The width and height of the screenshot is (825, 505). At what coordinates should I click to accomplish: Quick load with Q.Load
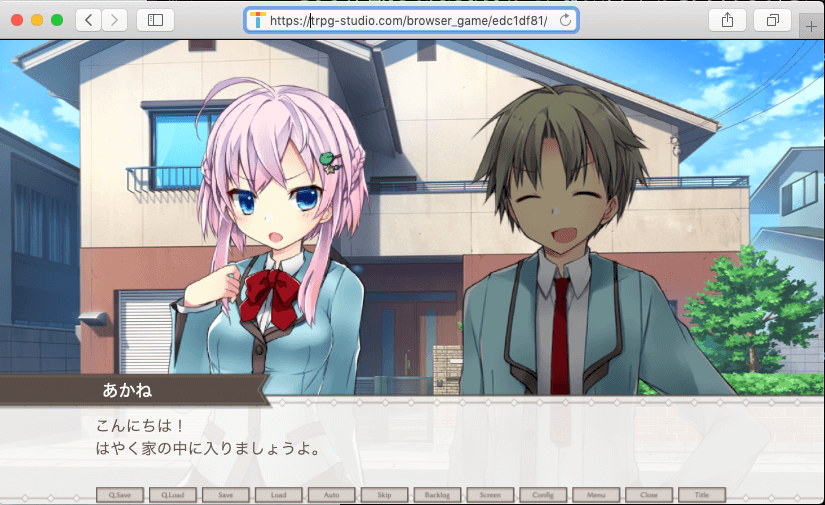tap(173, 495)
